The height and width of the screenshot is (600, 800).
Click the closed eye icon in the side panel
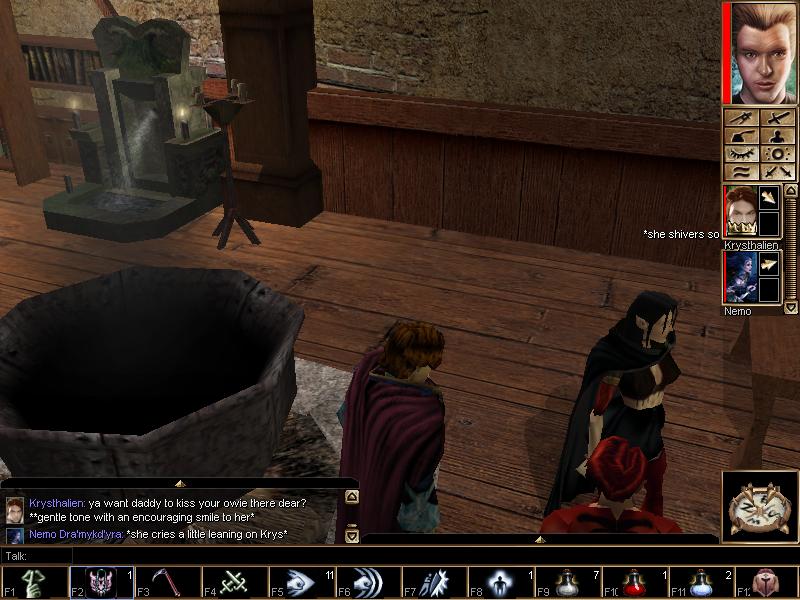pyautogui.click(x=740, y=154)
